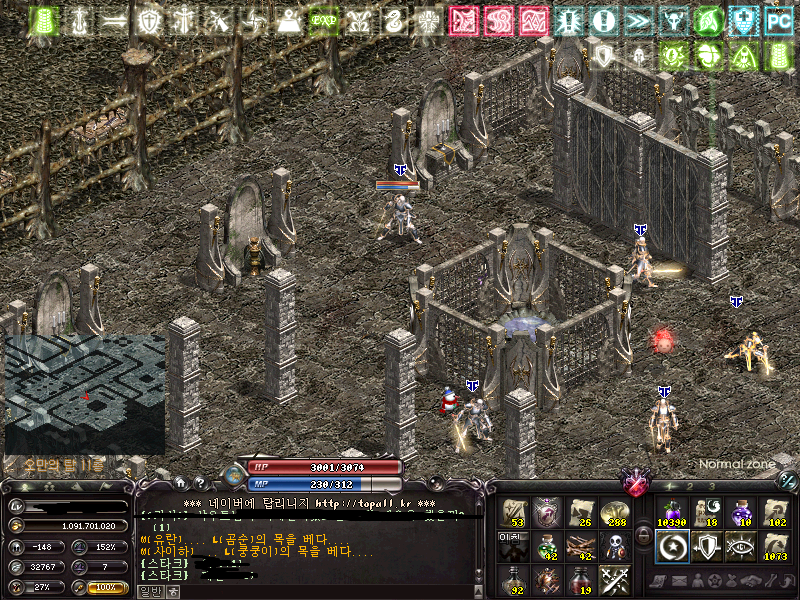Open the minimap in the corner

coord(85,393)
